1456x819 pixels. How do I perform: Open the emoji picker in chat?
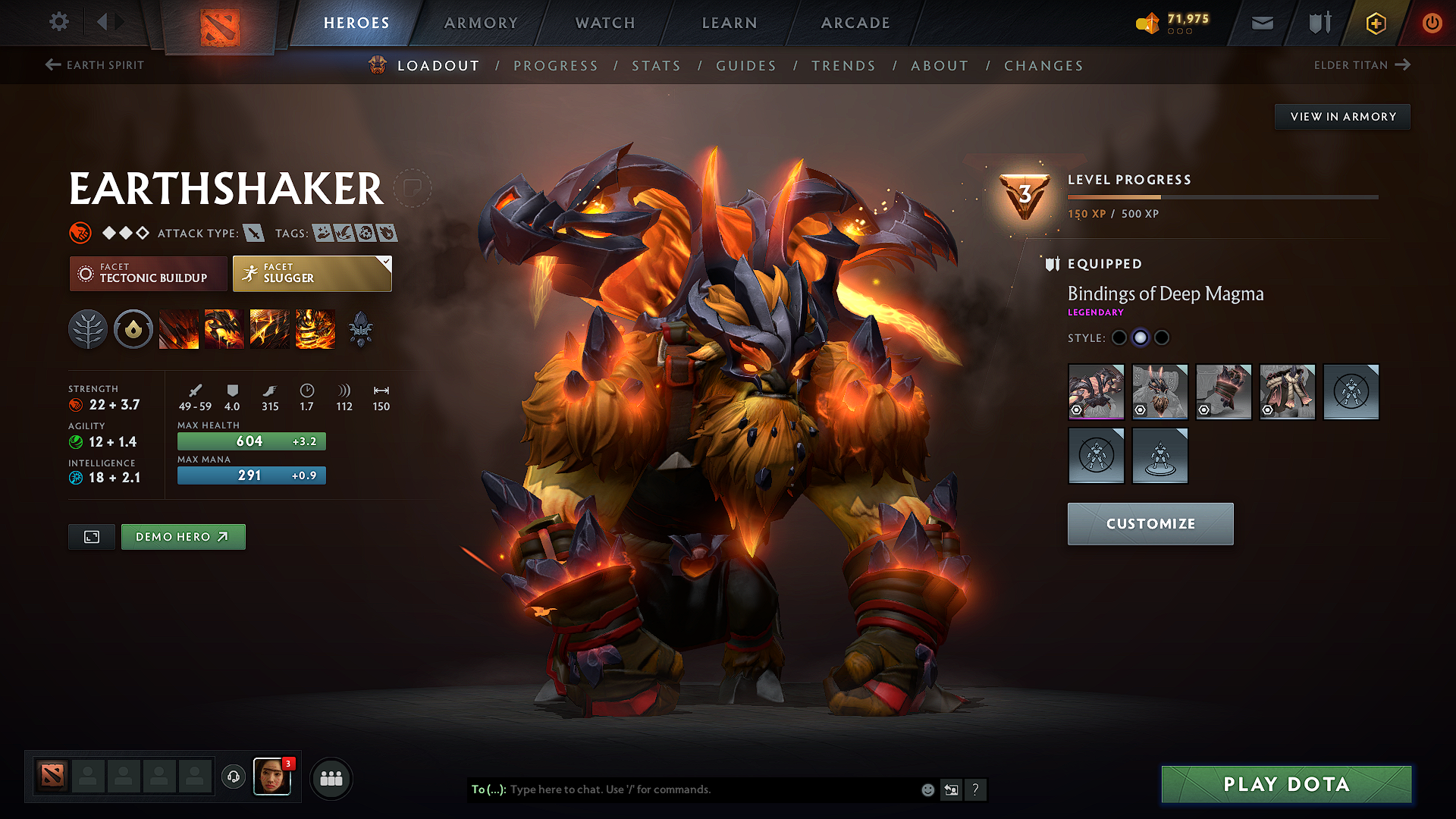pyautogui.click(x=927, y=789)
